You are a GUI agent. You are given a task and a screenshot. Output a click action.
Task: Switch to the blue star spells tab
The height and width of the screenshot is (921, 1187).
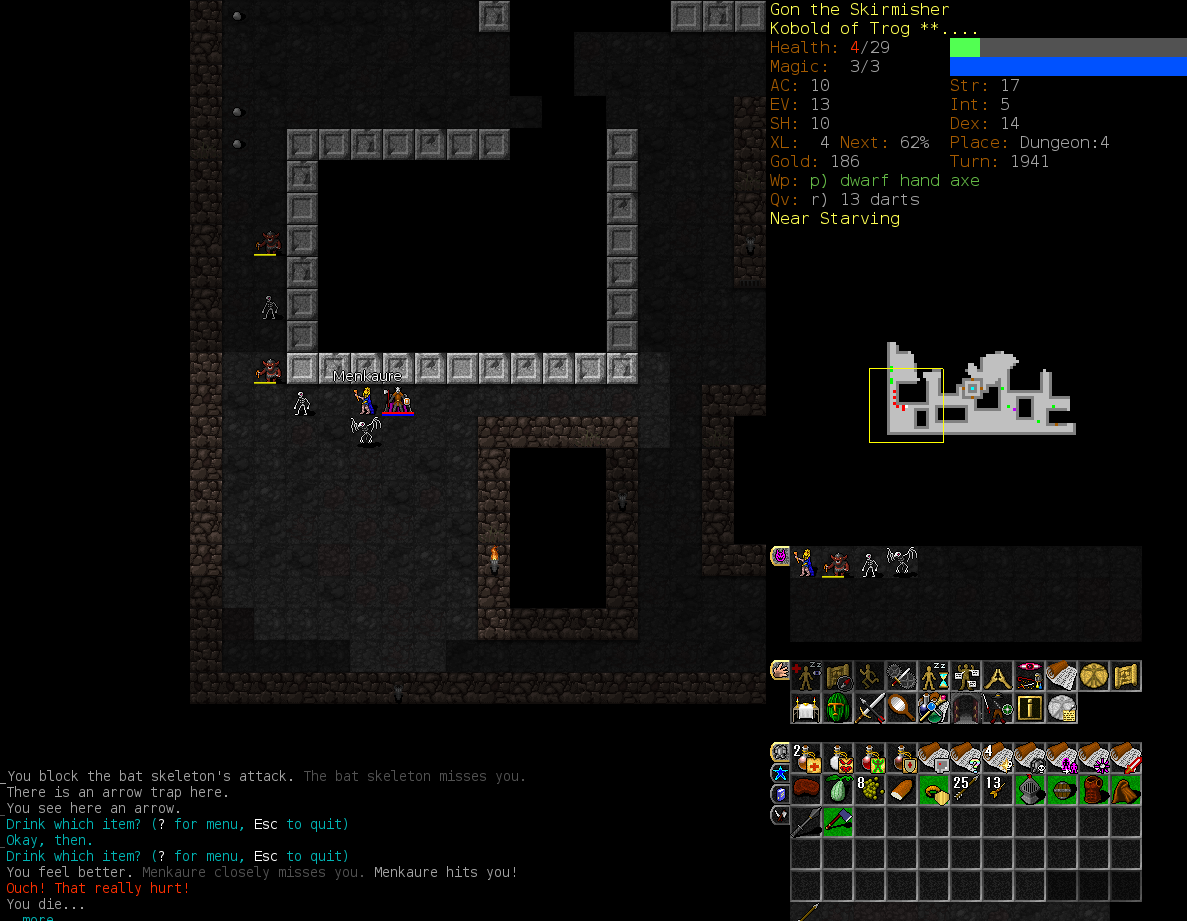[x=780, y=773]
